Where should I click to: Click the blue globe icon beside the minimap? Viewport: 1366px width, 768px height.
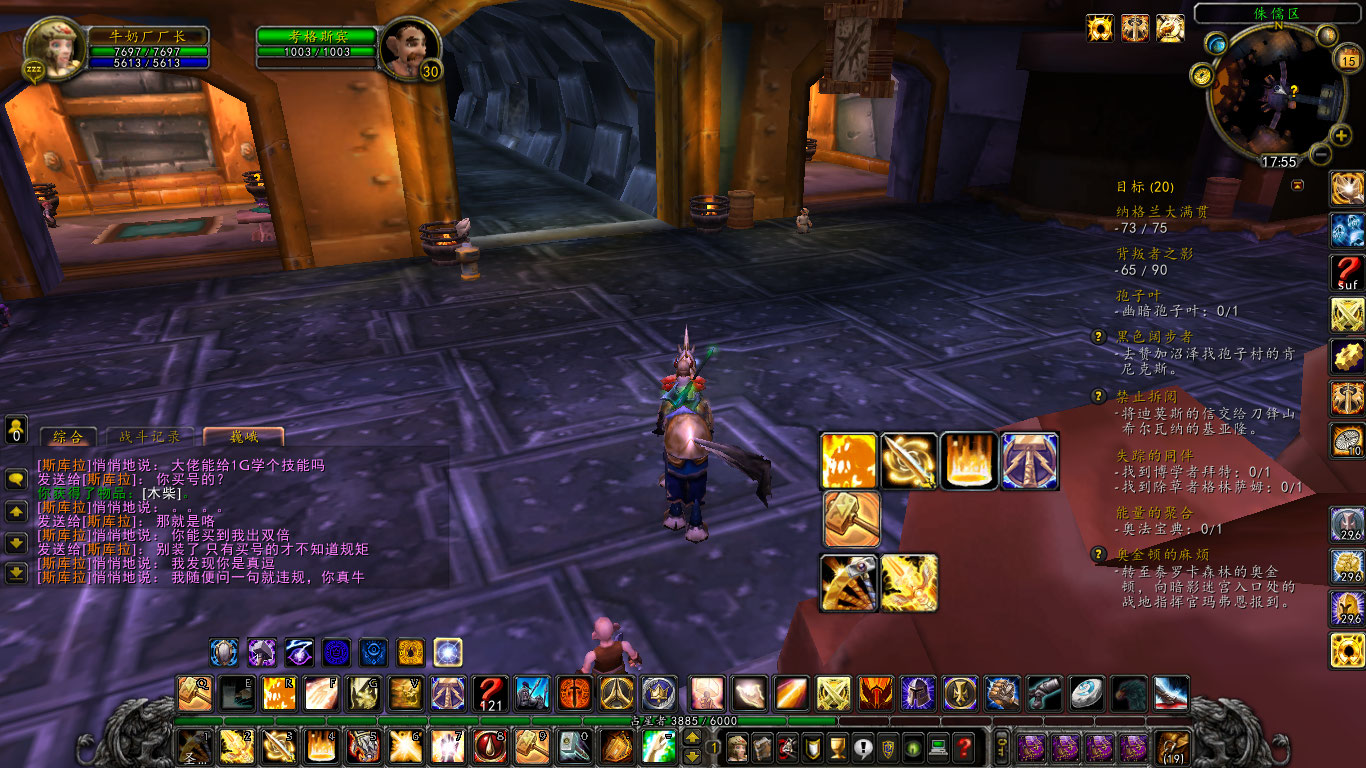[x=1216, y=44]
